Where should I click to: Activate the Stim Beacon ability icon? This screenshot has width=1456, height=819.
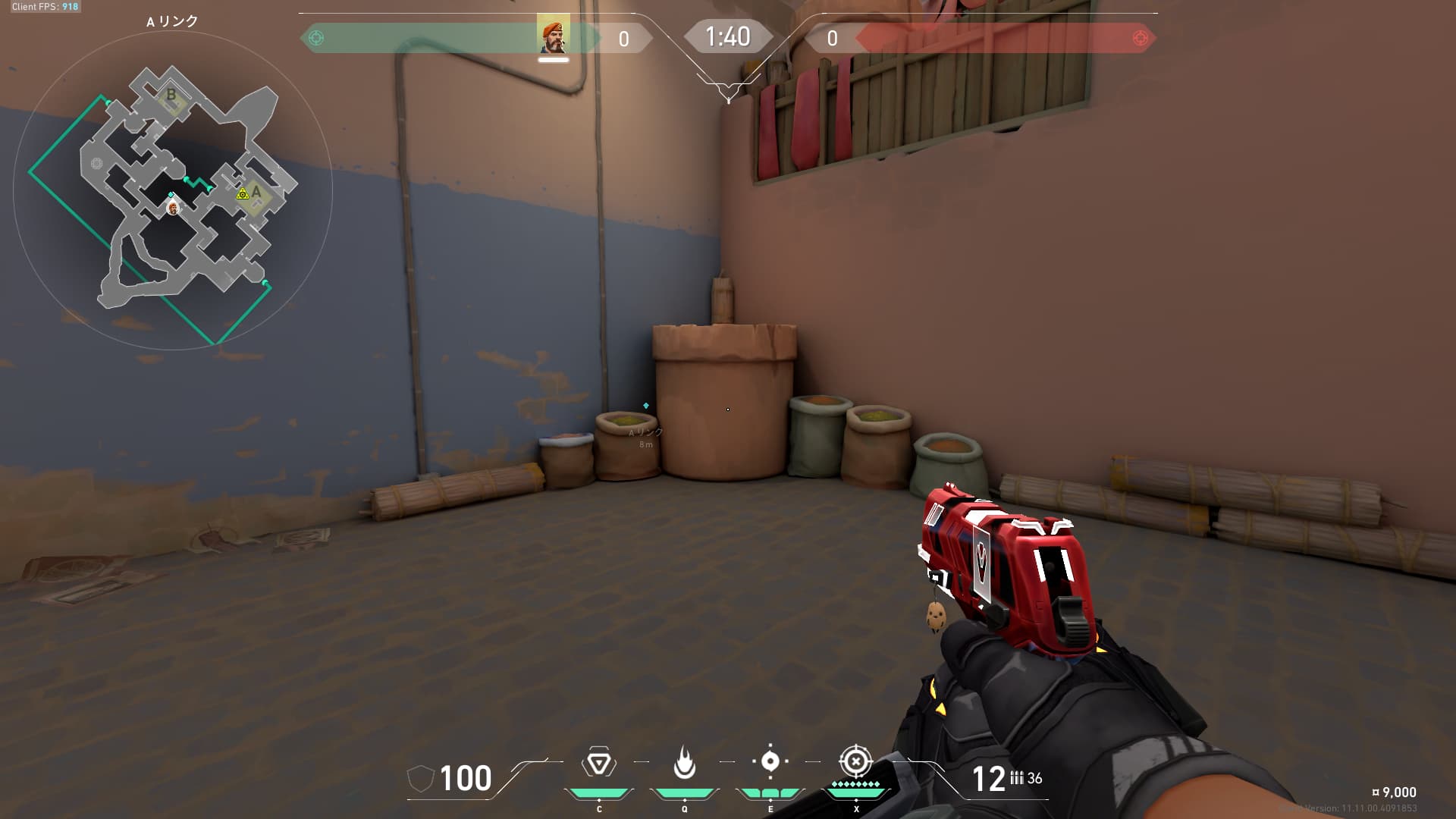pyautogui.click(x=598, y=763)
